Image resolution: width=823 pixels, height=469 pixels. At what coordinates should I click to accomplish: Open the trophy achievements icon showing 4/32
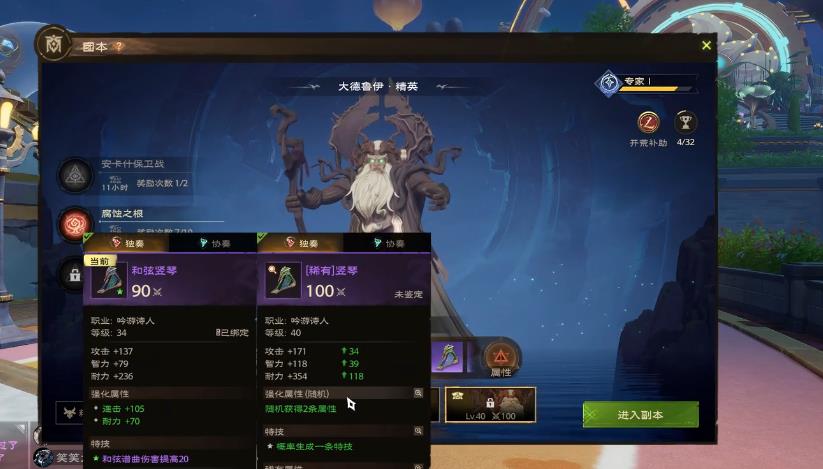[x=685, y=123]
